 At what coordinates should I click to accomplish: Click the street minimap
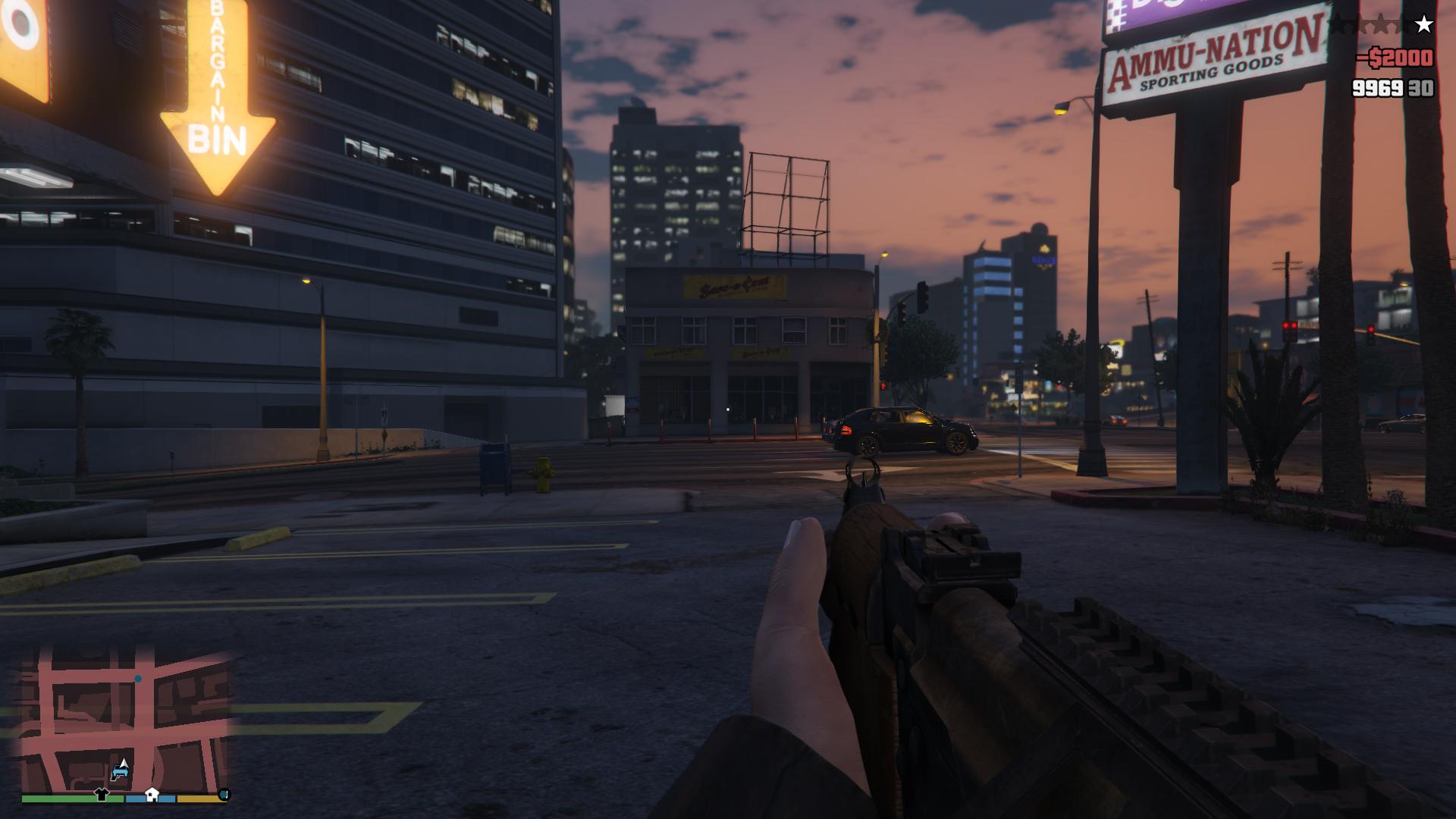click(x=125, y=720)
